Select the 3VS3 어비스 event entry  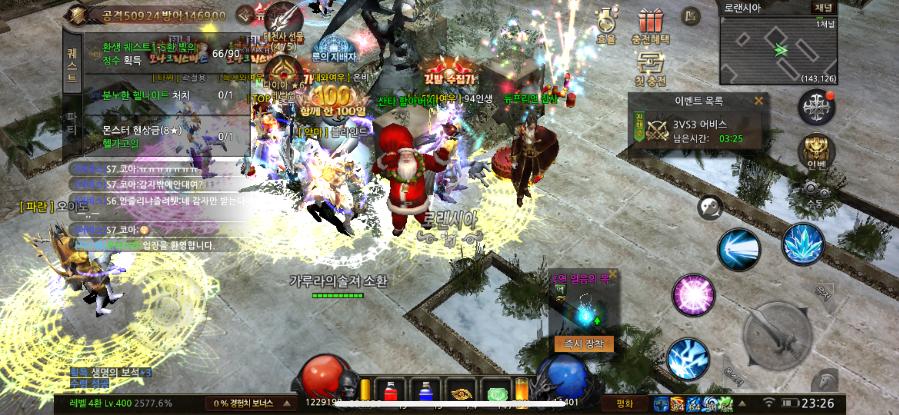click(x=698, y=130)
